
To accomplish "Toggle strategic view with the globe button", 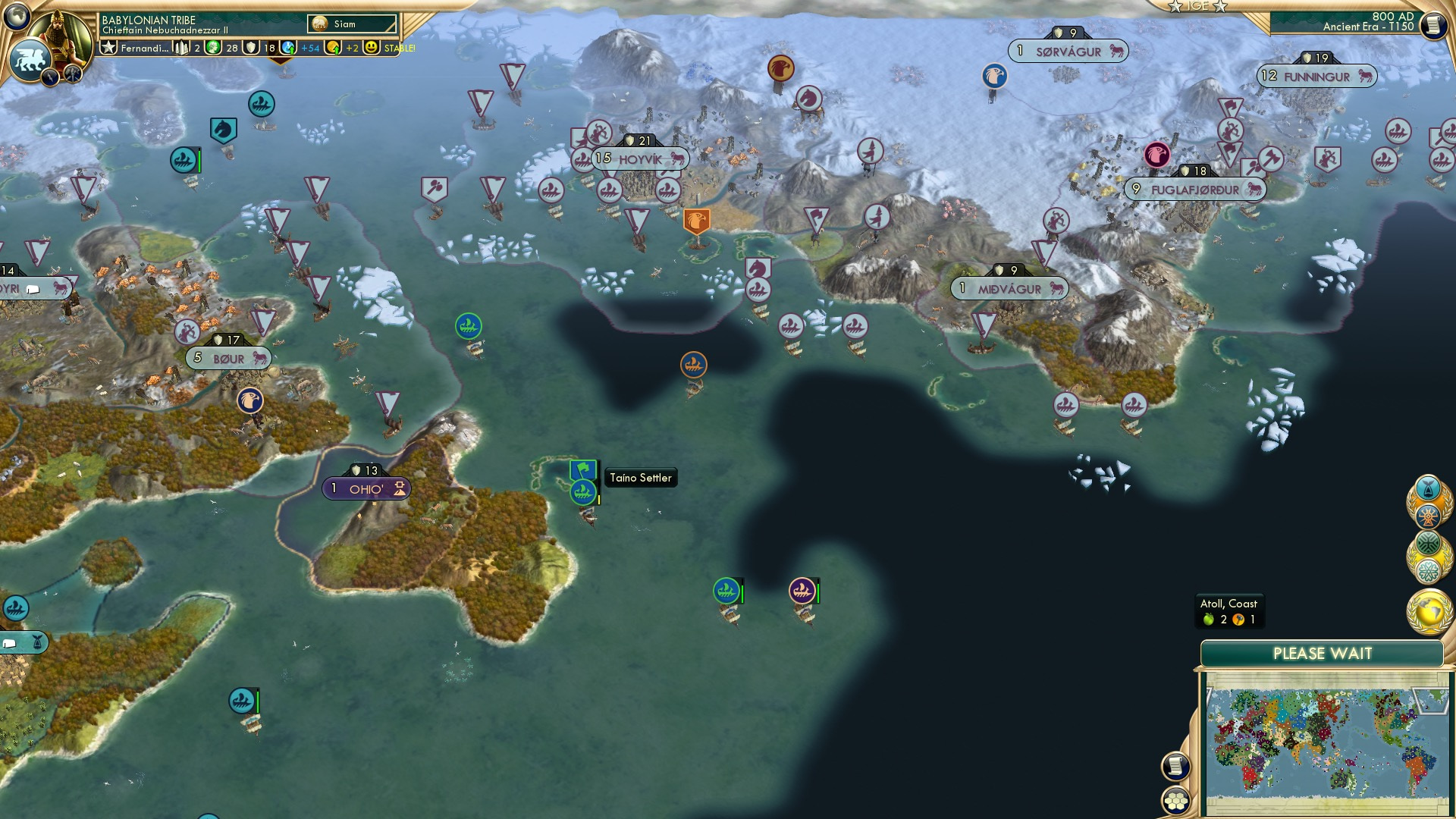I will click(x=17, y=15).
